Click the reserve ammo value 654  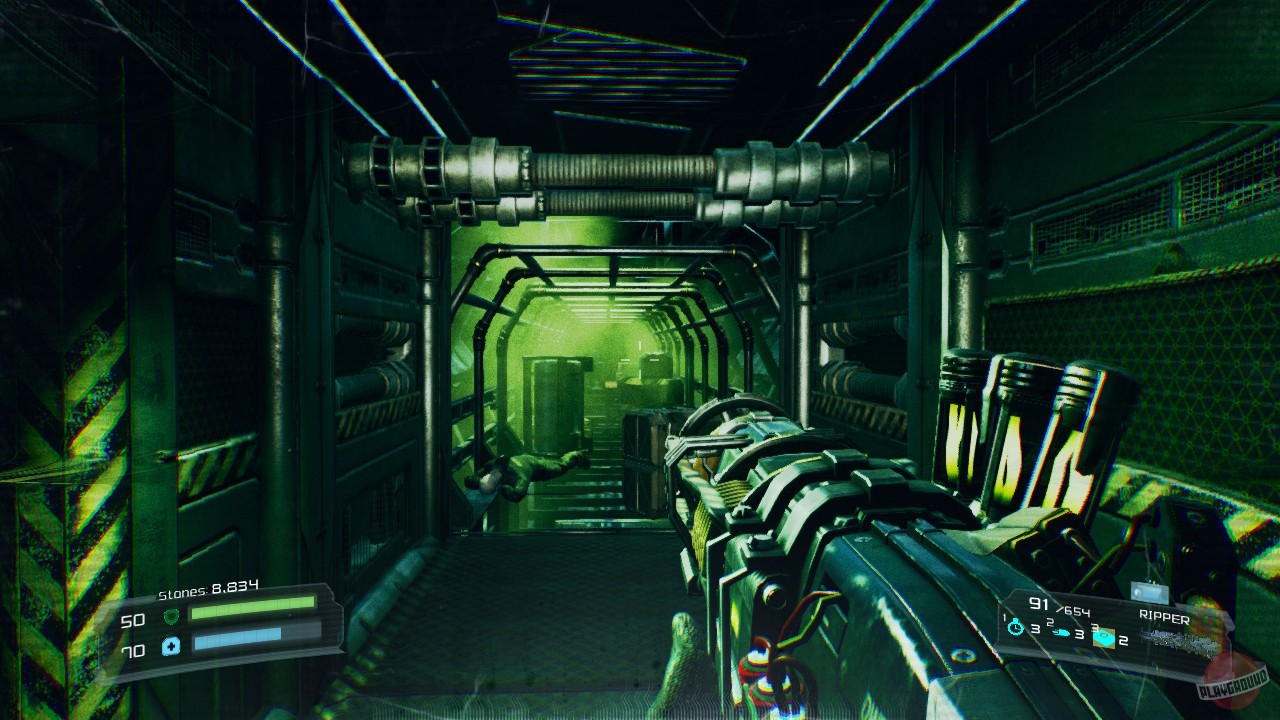[x=1075, y=612]
